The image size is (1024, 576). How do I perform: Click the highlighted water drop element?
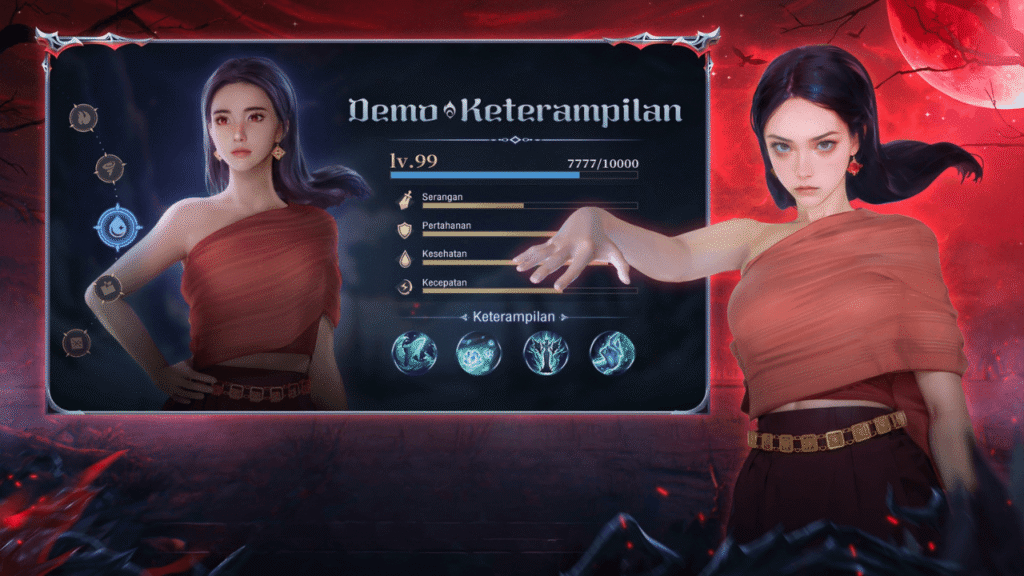pyautogui.click(x=118, y=227)
